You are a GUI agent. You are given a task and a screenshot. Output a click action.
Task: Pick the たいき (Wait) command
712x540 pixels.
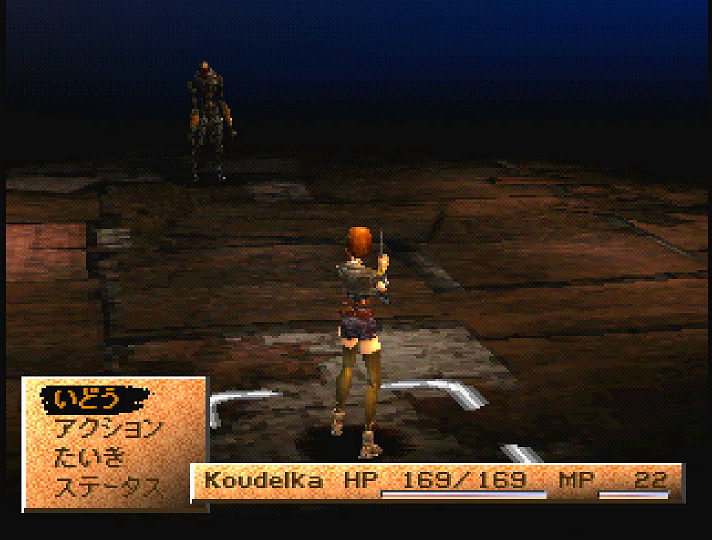click(x=91, y=458)
